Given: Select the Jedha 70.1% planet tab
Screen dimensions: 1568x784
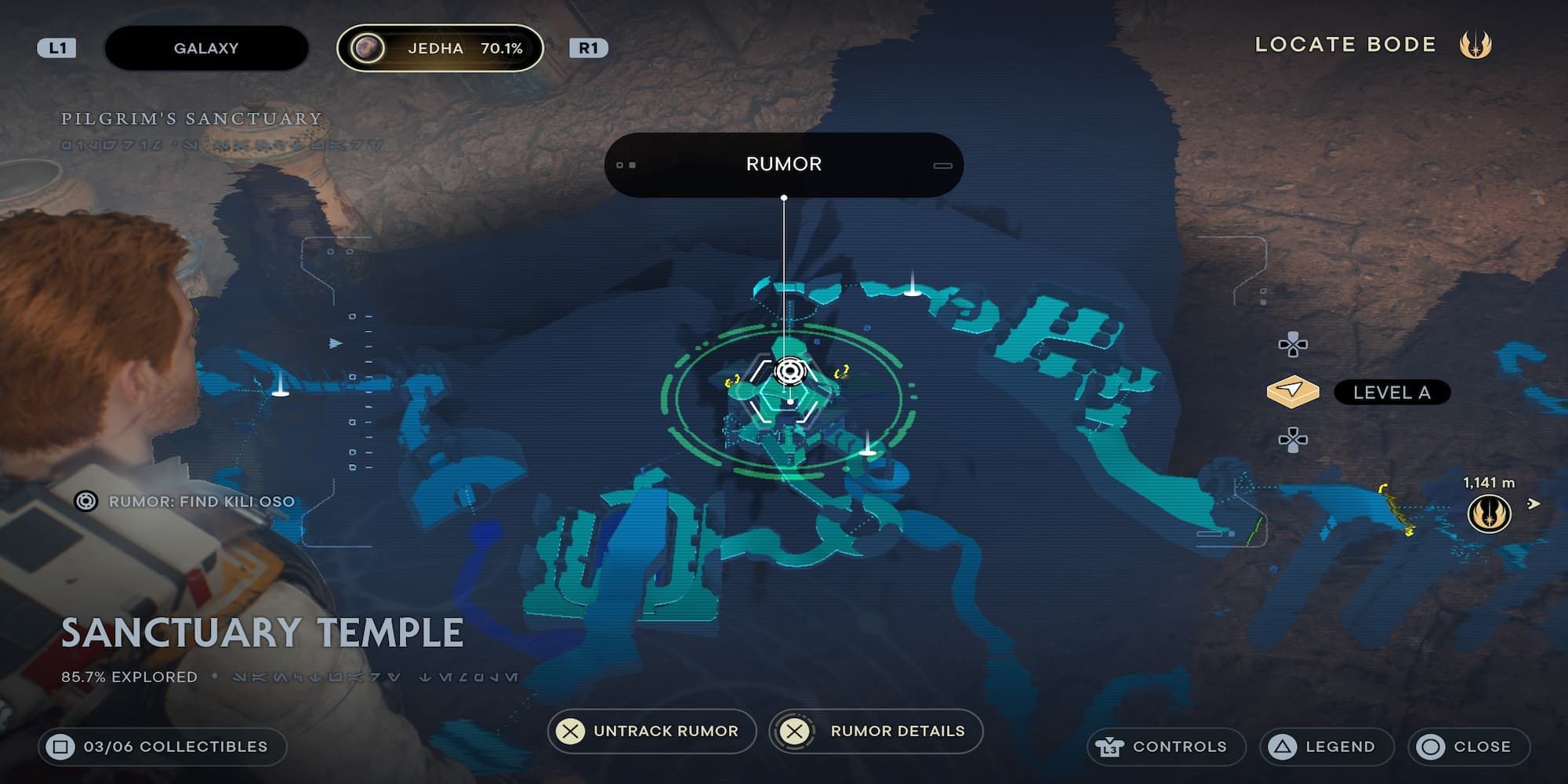Looking at the screenshot, I should tap(440, 48).
